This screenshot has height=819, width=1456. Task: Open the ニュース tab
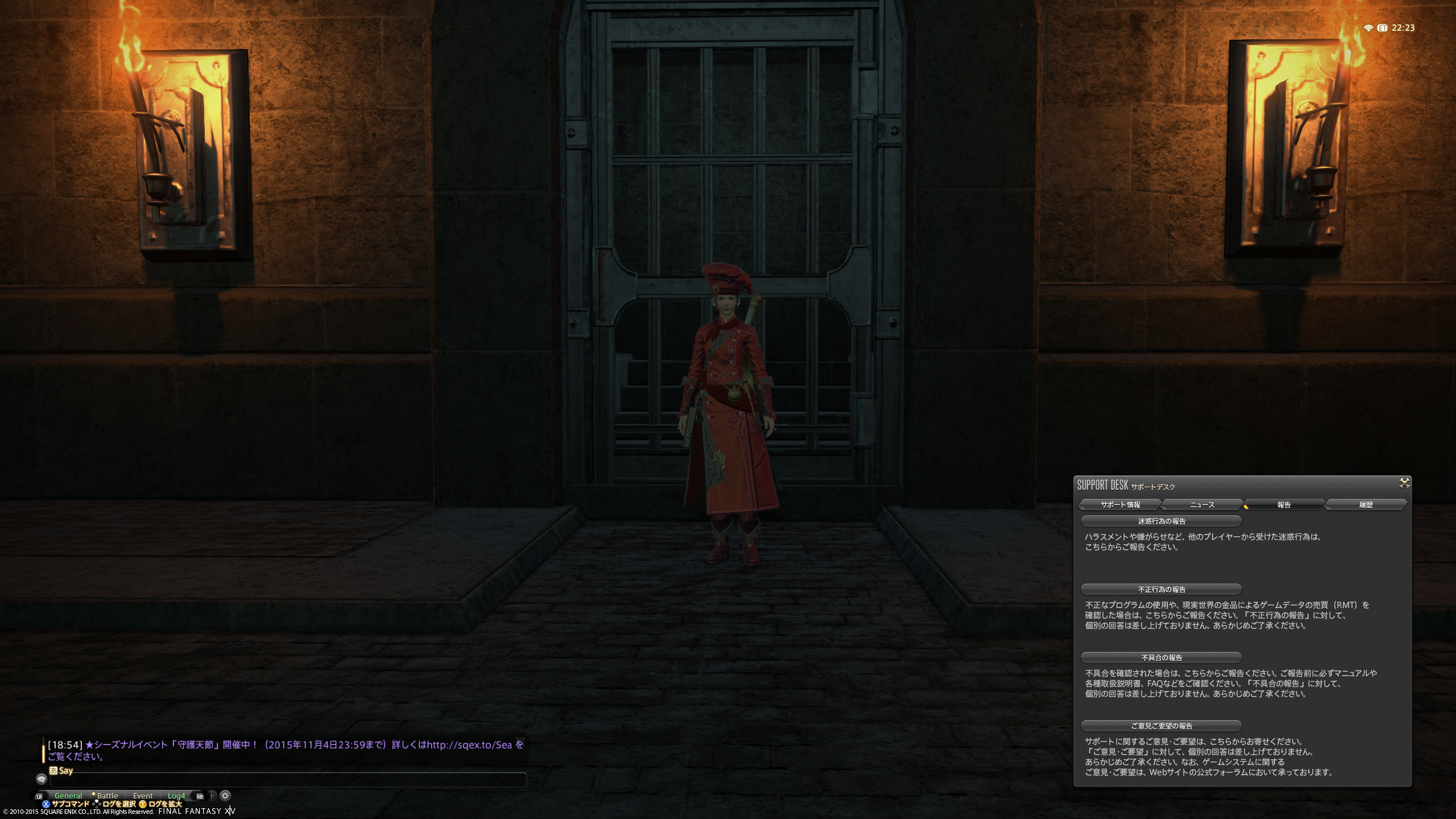pos(1202,504)
